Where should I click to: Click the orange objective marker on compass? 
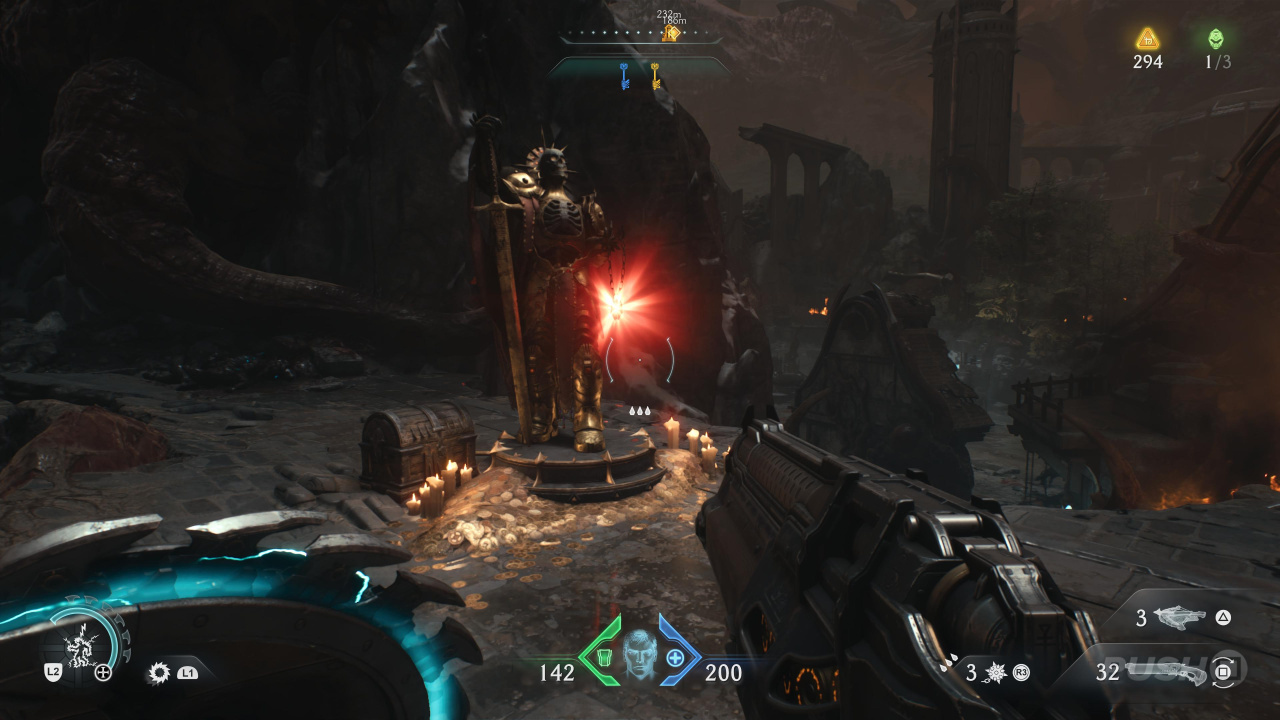671,34
